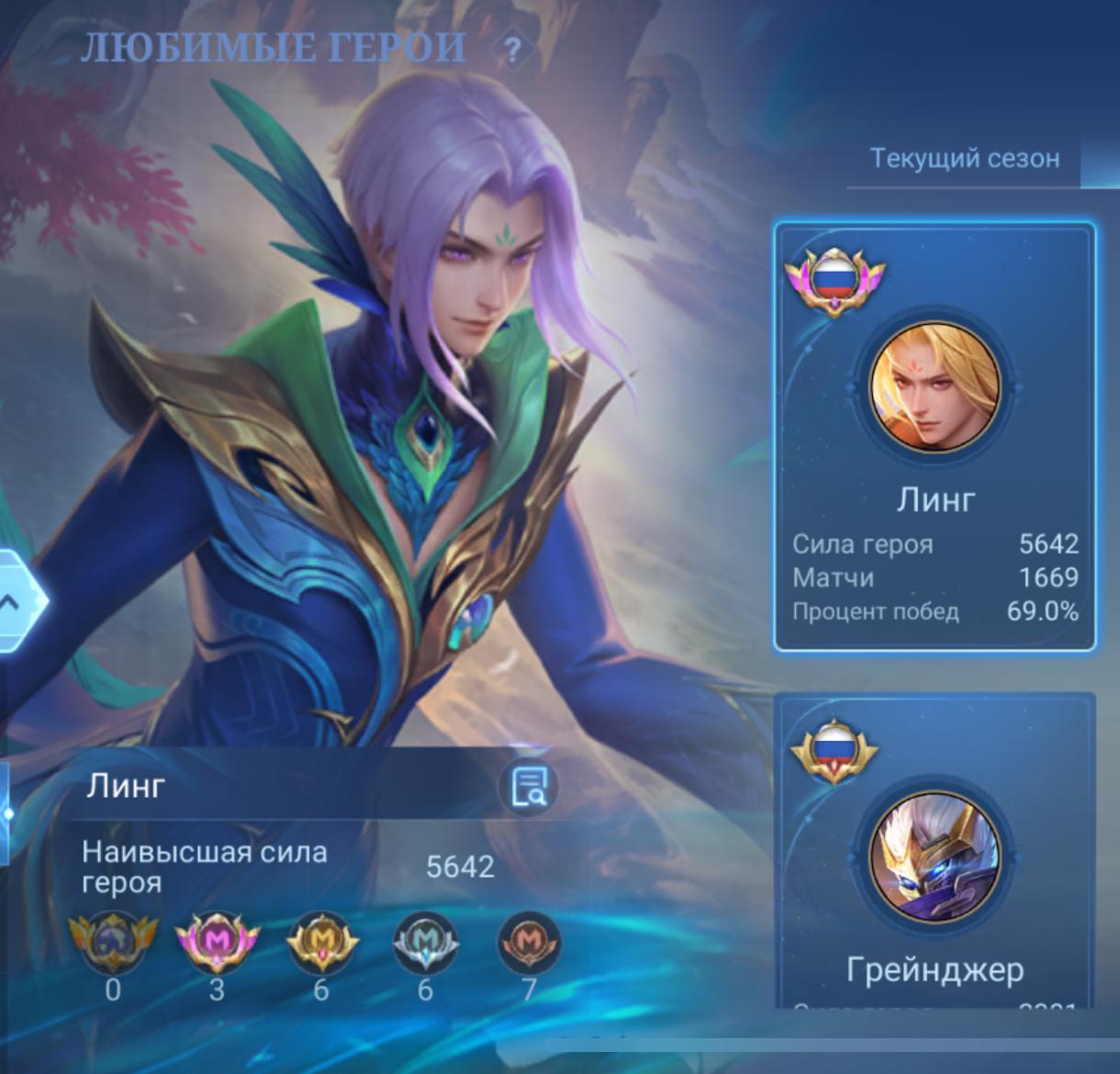Expand the up-arrow panel handle
The width and height of the screenshot is (1120, 1074).
[13, 602]
